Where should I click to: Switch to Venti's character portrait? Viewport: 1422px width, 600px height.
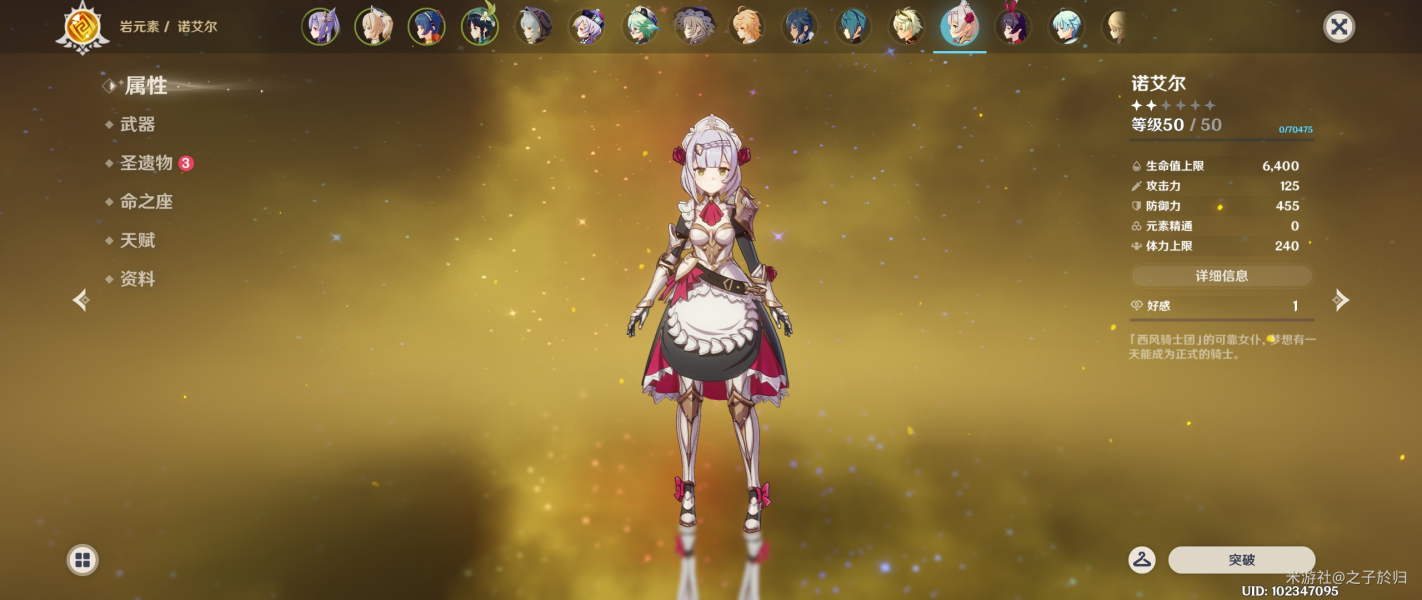[480, 27]
